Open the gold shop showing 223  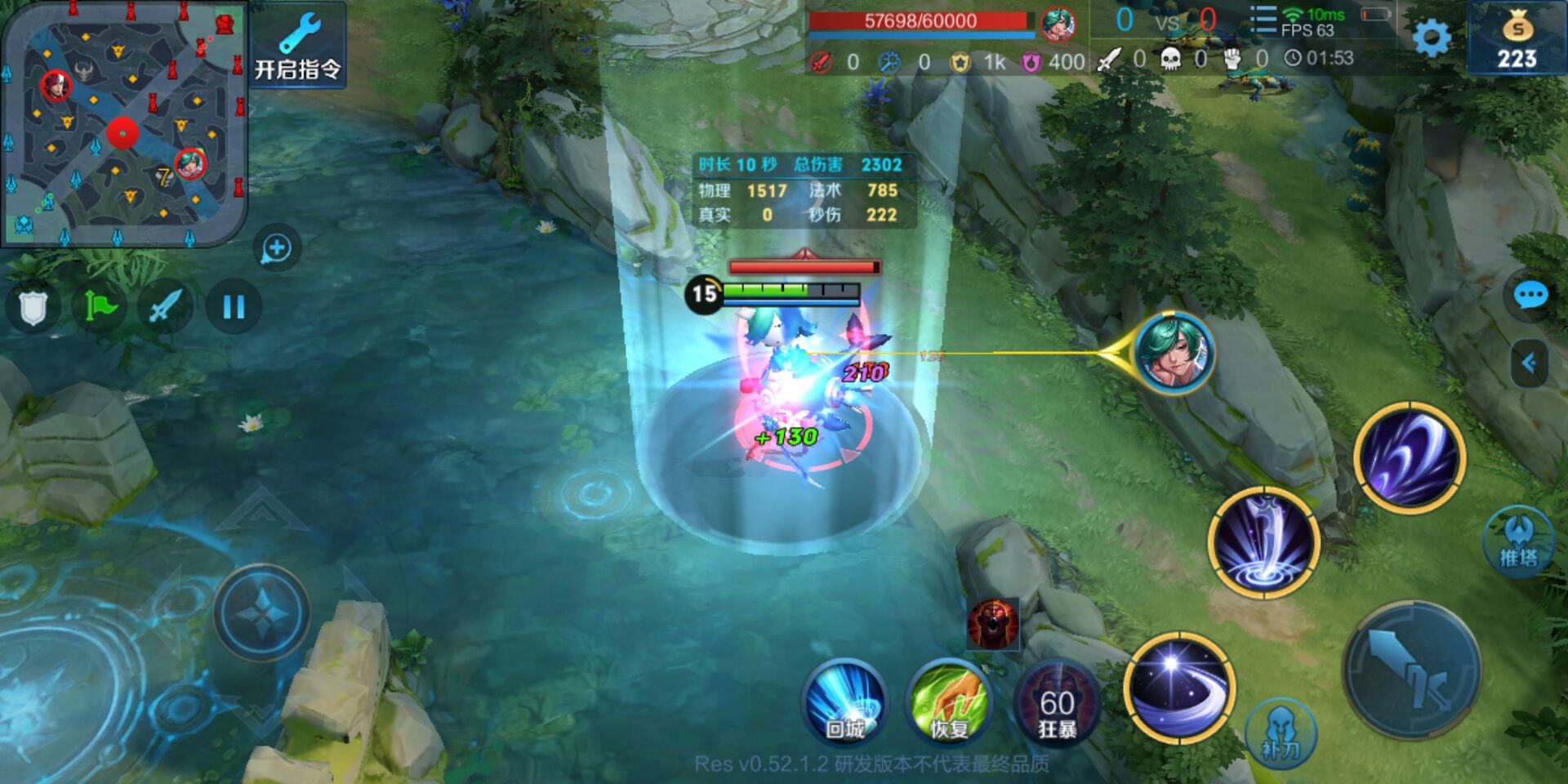click(x=1517, y=39)
